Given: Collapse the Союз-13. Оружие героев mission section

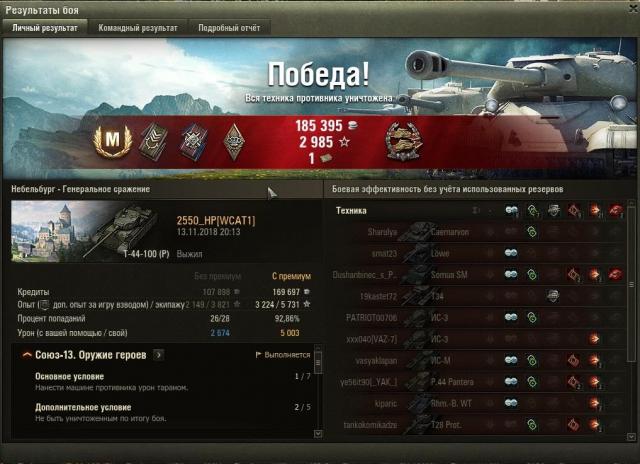Looking at the screenshot, I should [26, 355].
